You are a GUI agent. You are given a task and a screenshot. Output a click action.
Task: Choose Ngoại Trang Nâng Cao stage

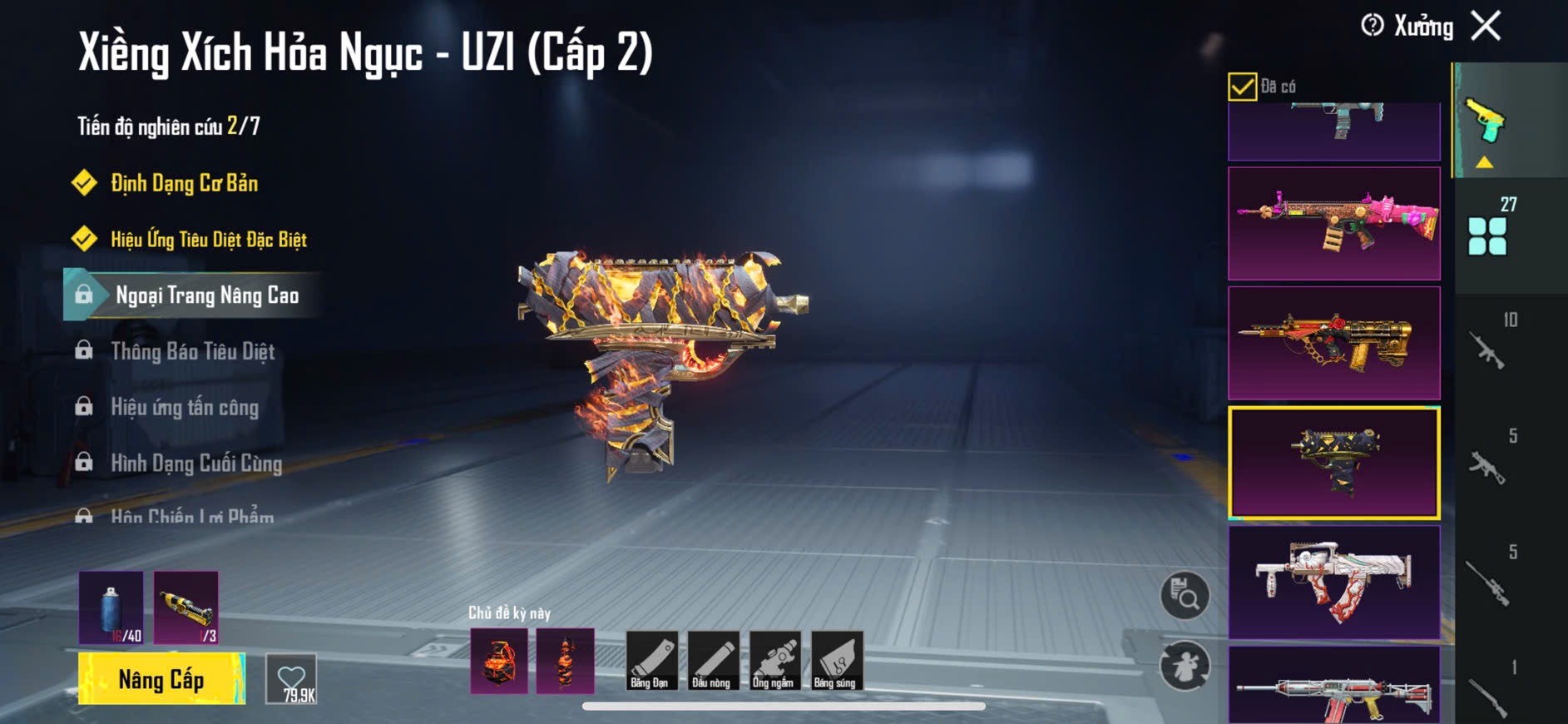pos(206,295)
